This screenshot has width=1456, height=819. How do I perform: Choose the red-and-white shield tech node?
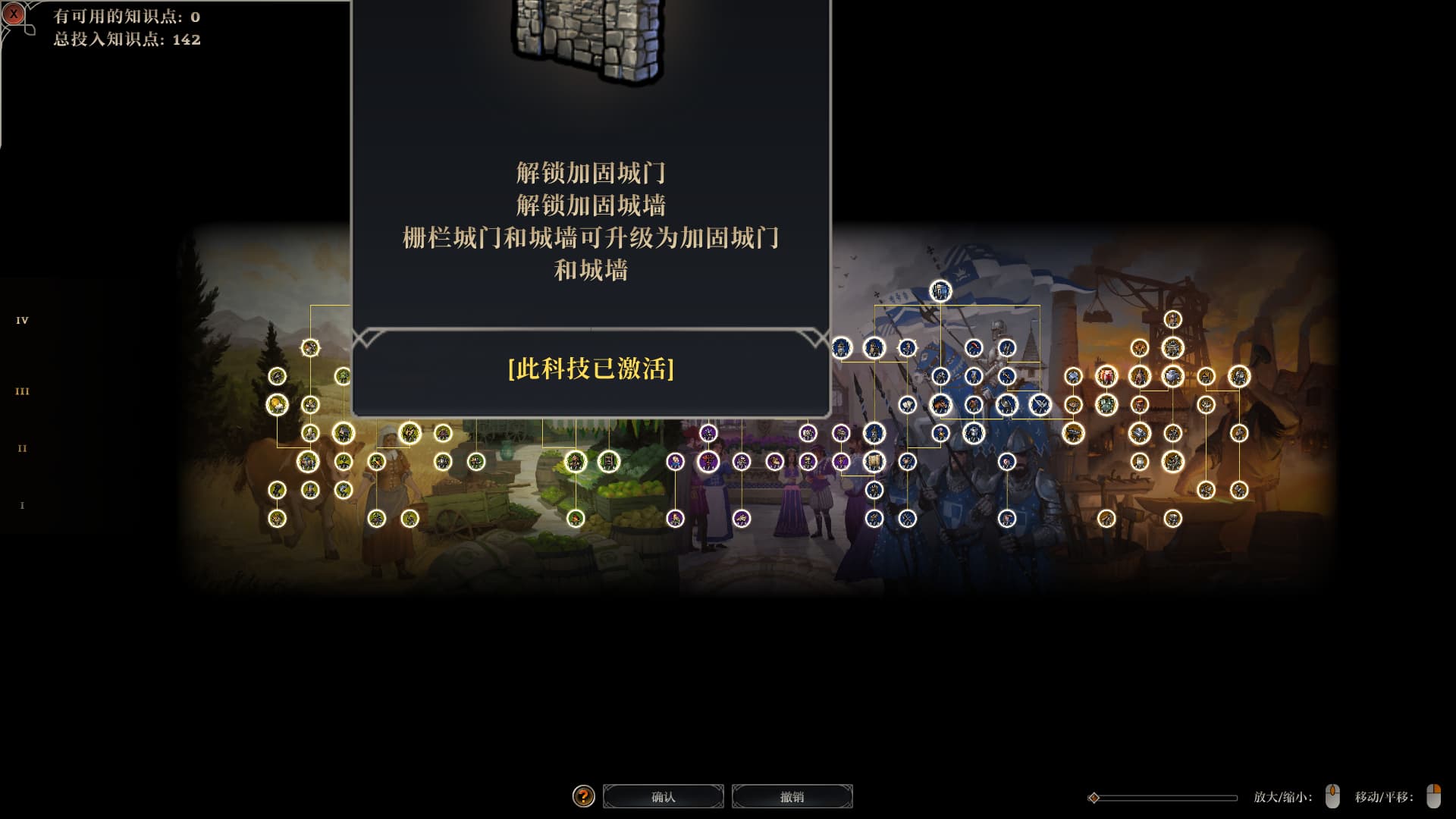(1106, 376)
